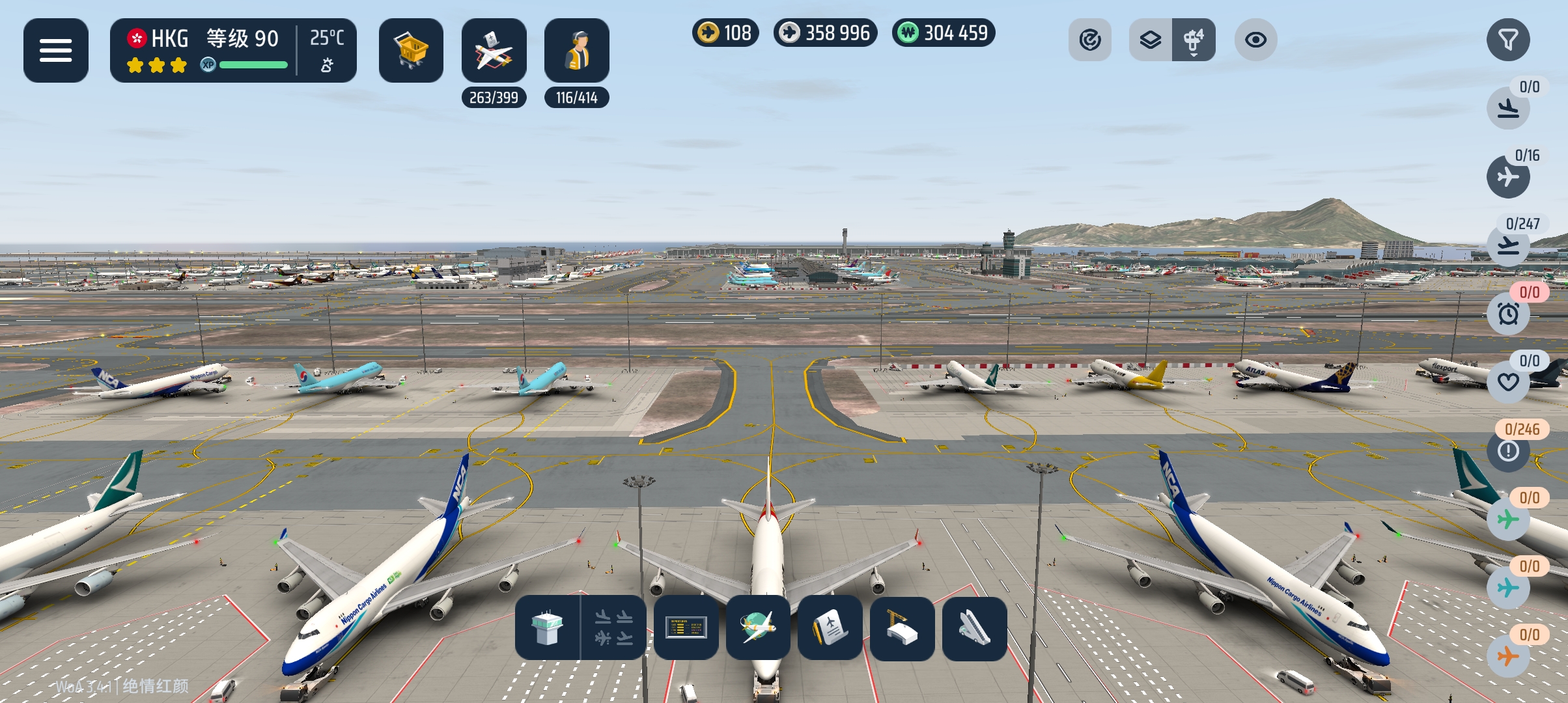The image size is (1568, 703).
Task: Click the radar target icon
Action: coord(1089,40)
